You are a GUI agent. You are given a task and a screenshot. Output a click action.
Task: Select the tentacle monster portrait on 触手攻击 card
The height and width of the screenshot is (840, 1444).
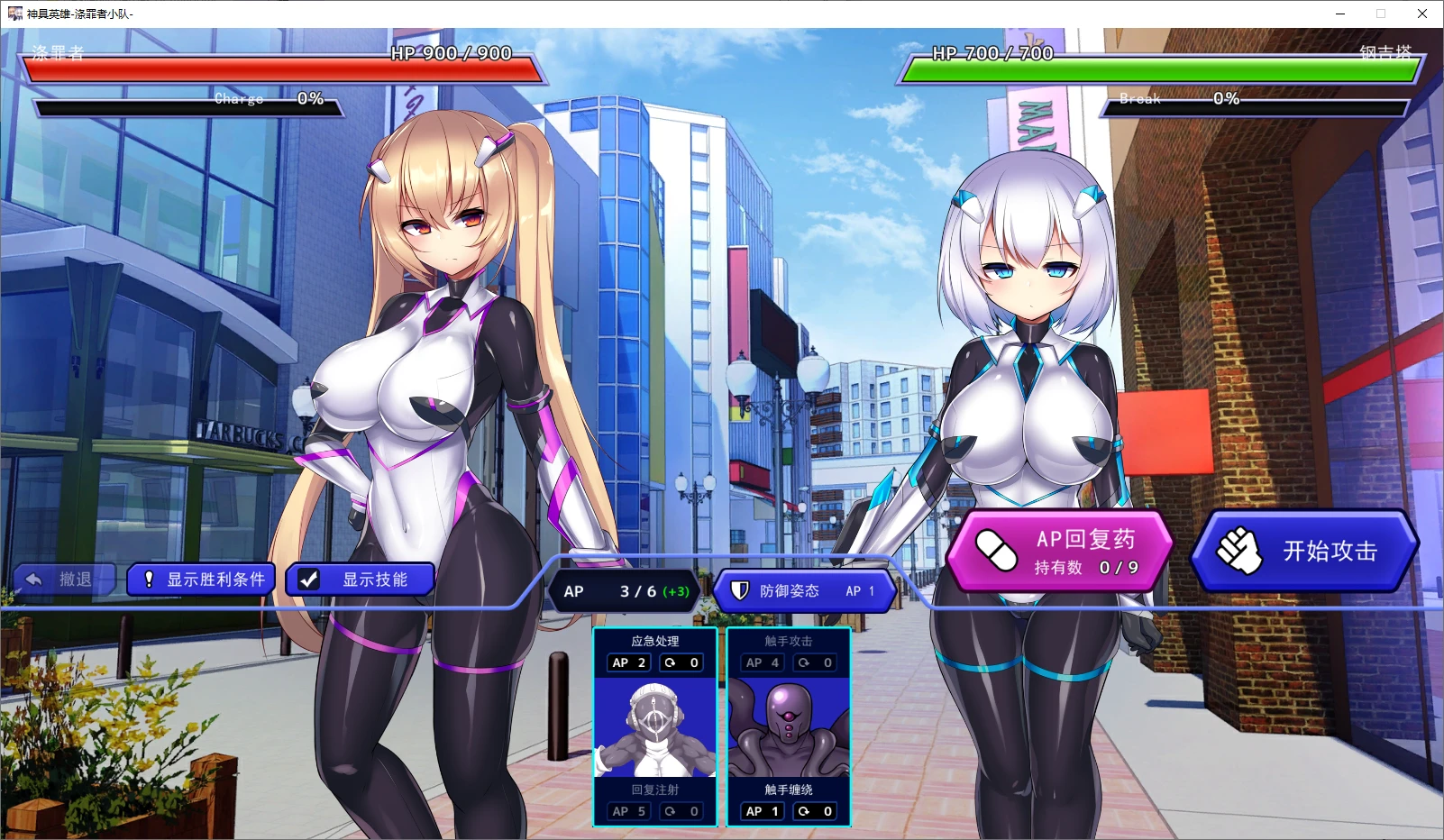point(787,726)
